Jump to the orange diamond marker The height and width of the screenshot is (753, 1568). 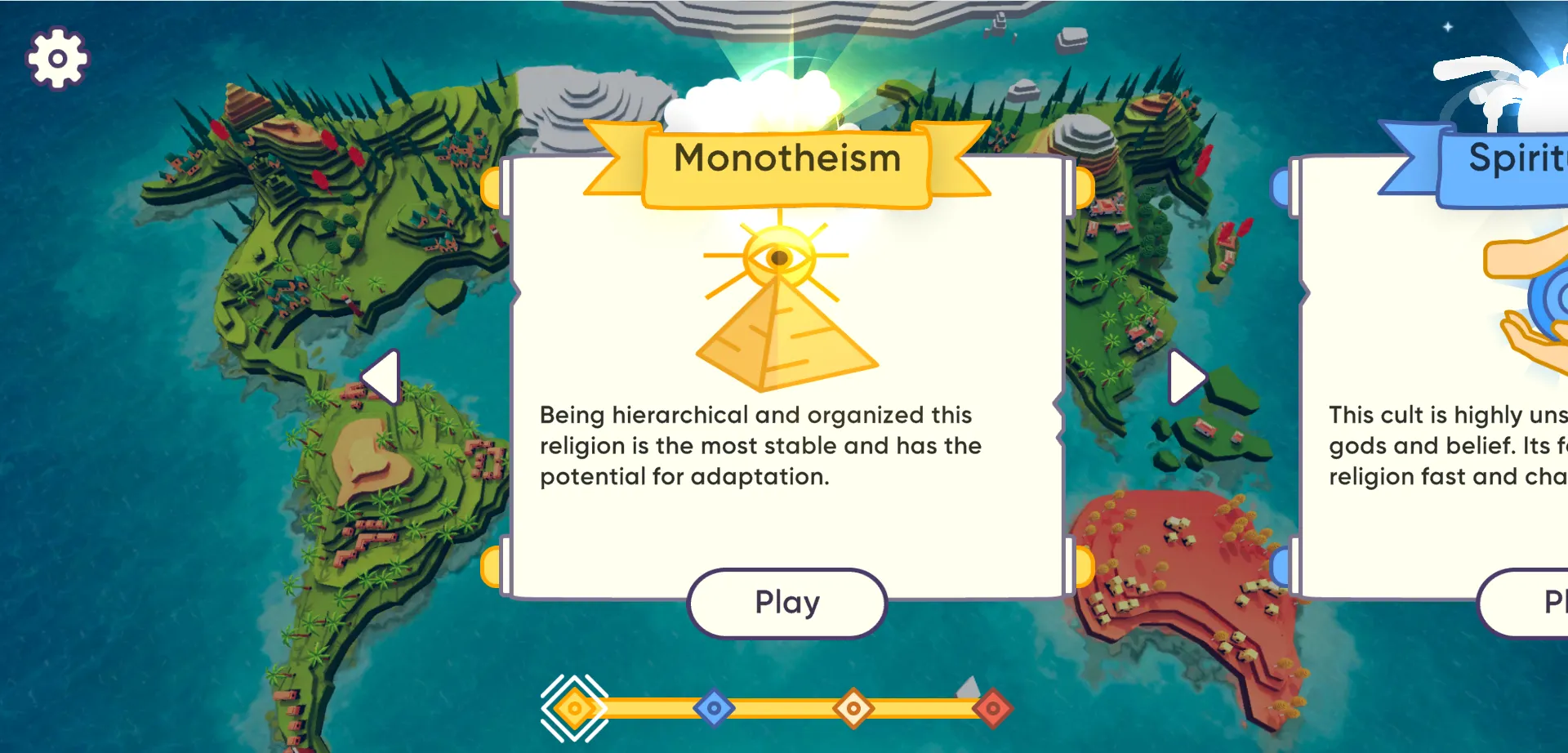pos(853,708)
